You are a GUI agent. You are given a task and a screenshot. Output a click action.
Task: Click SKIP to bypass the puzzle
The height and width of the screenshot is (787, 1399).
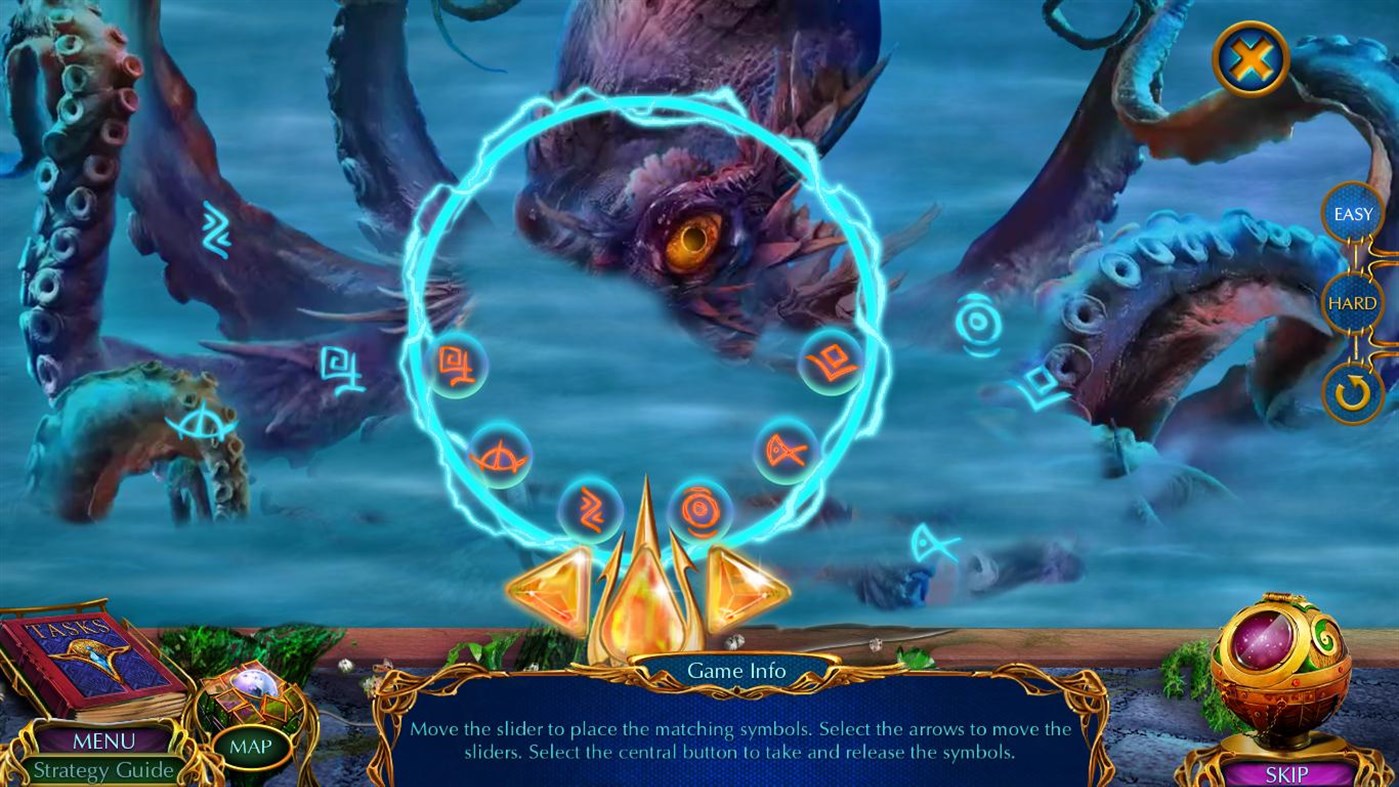[x=1286, y=774]
